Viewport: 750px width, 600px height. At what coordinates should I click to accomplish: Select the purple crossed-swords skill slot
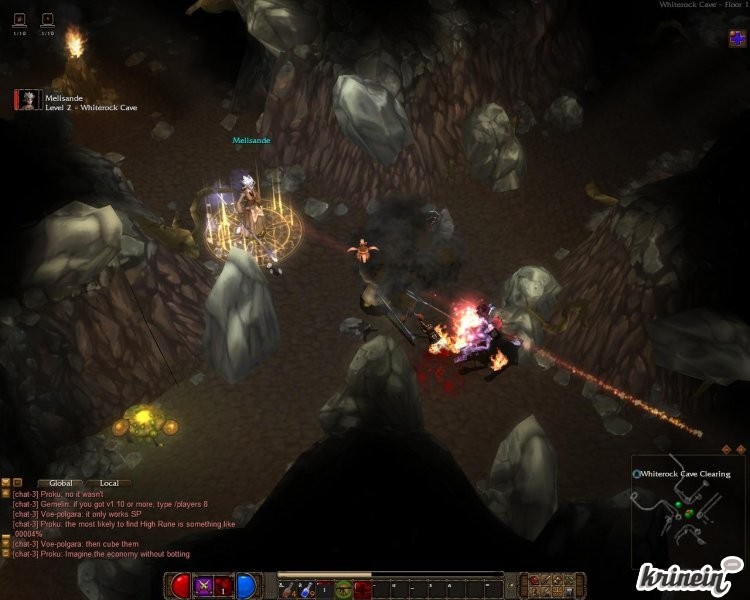[x=204, y=586]
